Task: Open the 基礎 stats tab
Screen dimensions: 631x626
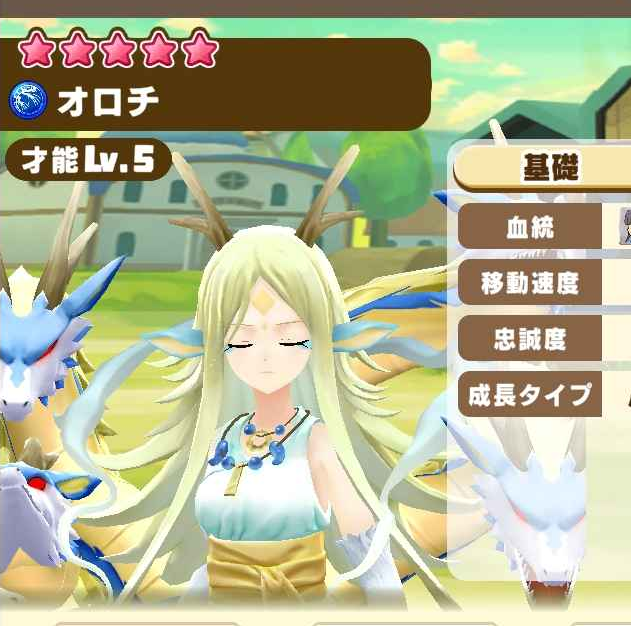Action: [x=548, y=167]
